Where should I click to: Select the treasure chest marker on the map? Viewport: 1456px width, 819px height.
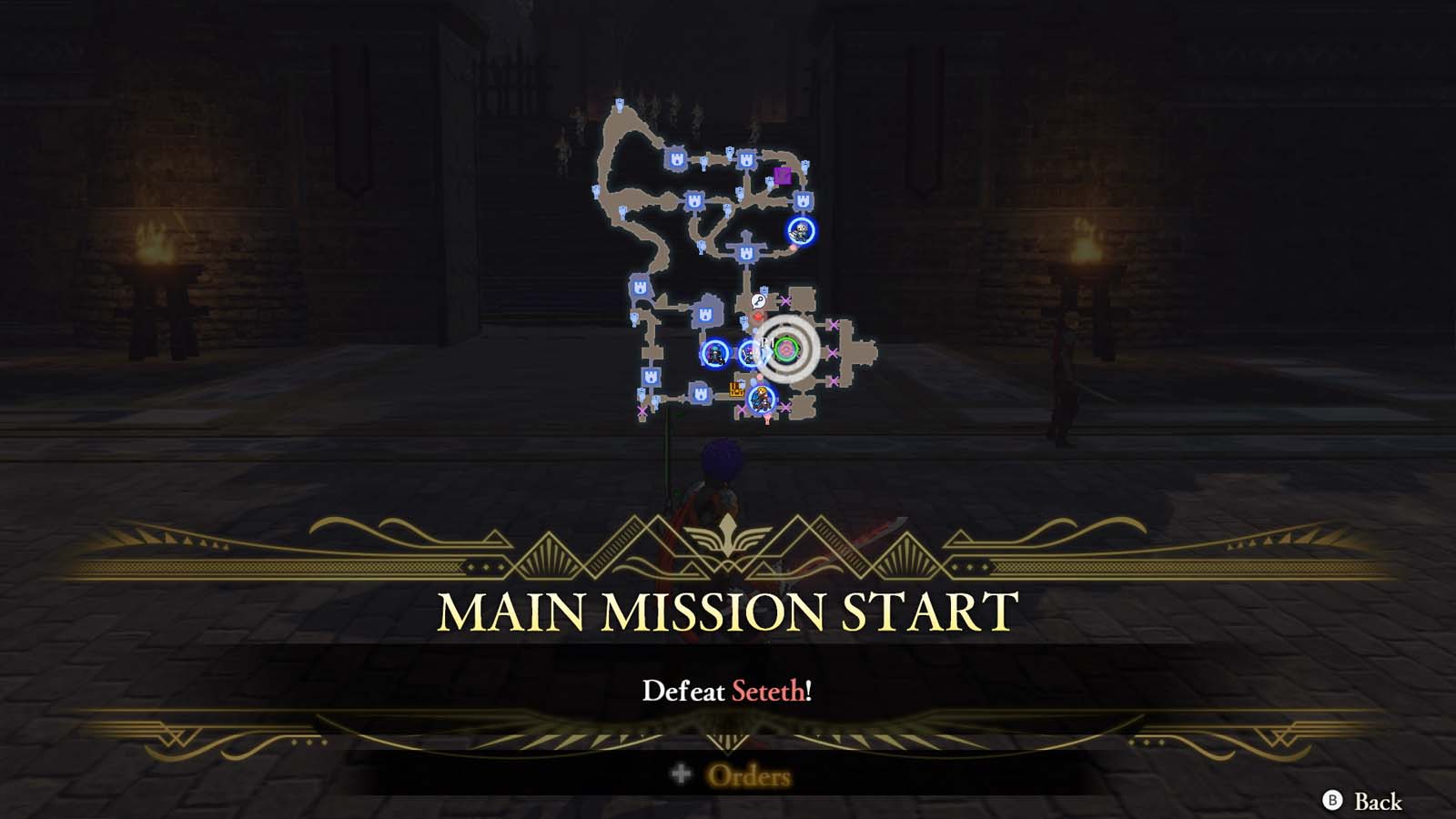click(x=734, y=390)
